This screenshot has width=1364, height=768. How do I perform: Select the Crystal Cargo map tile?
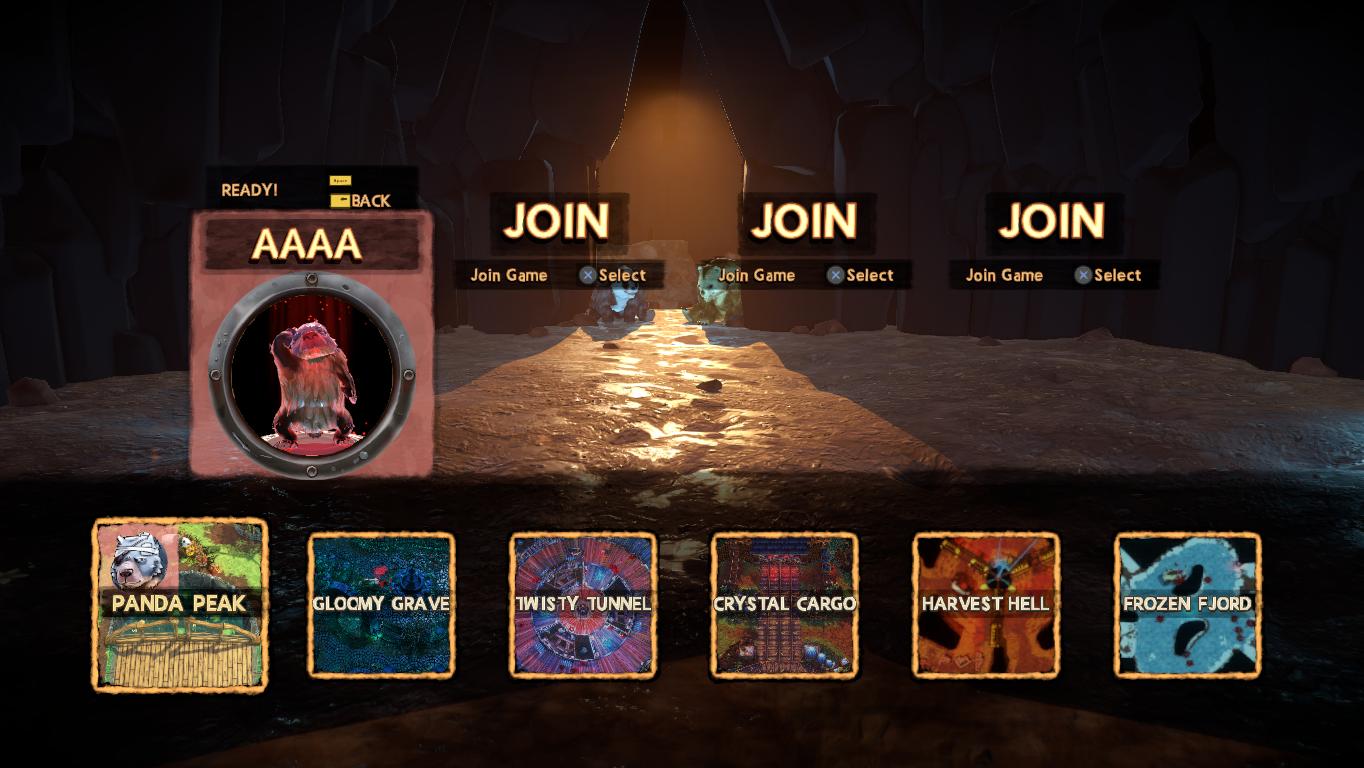[784, 604]
